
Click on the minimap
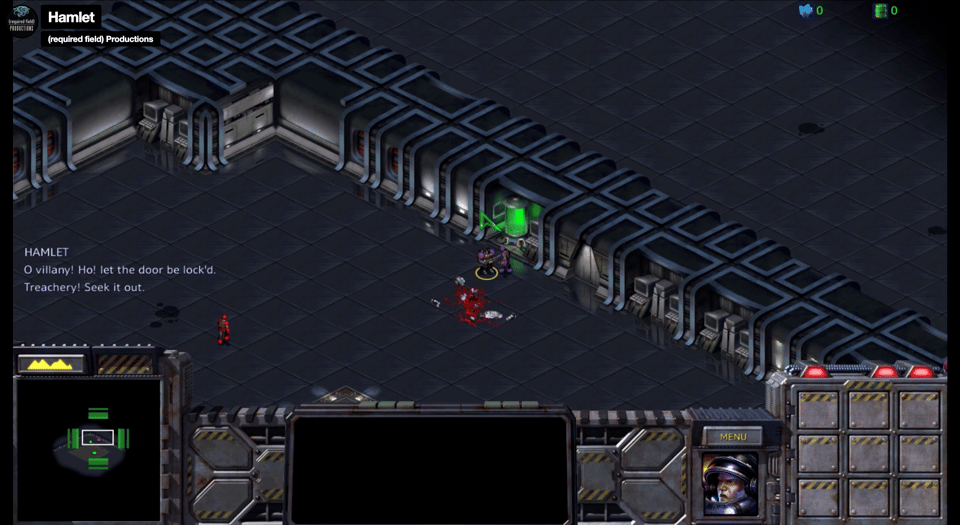click(x=88, y=448)
